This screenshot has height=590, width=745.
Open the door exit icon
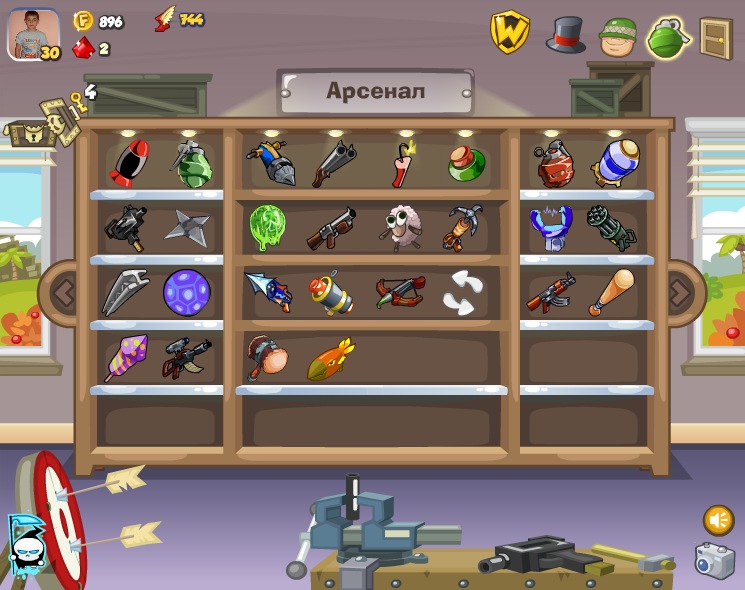[x=715, y=38]
